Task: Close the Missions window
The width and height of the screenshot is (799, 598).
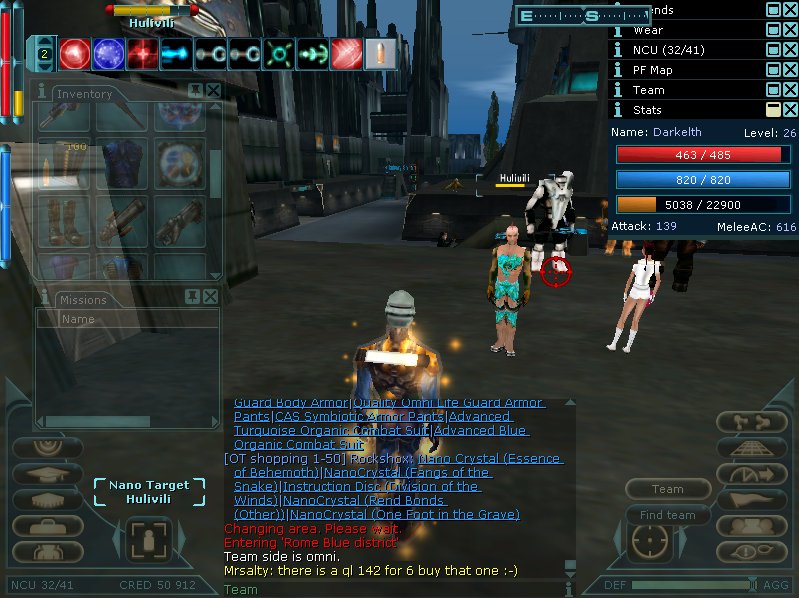Action: (210, 297)
